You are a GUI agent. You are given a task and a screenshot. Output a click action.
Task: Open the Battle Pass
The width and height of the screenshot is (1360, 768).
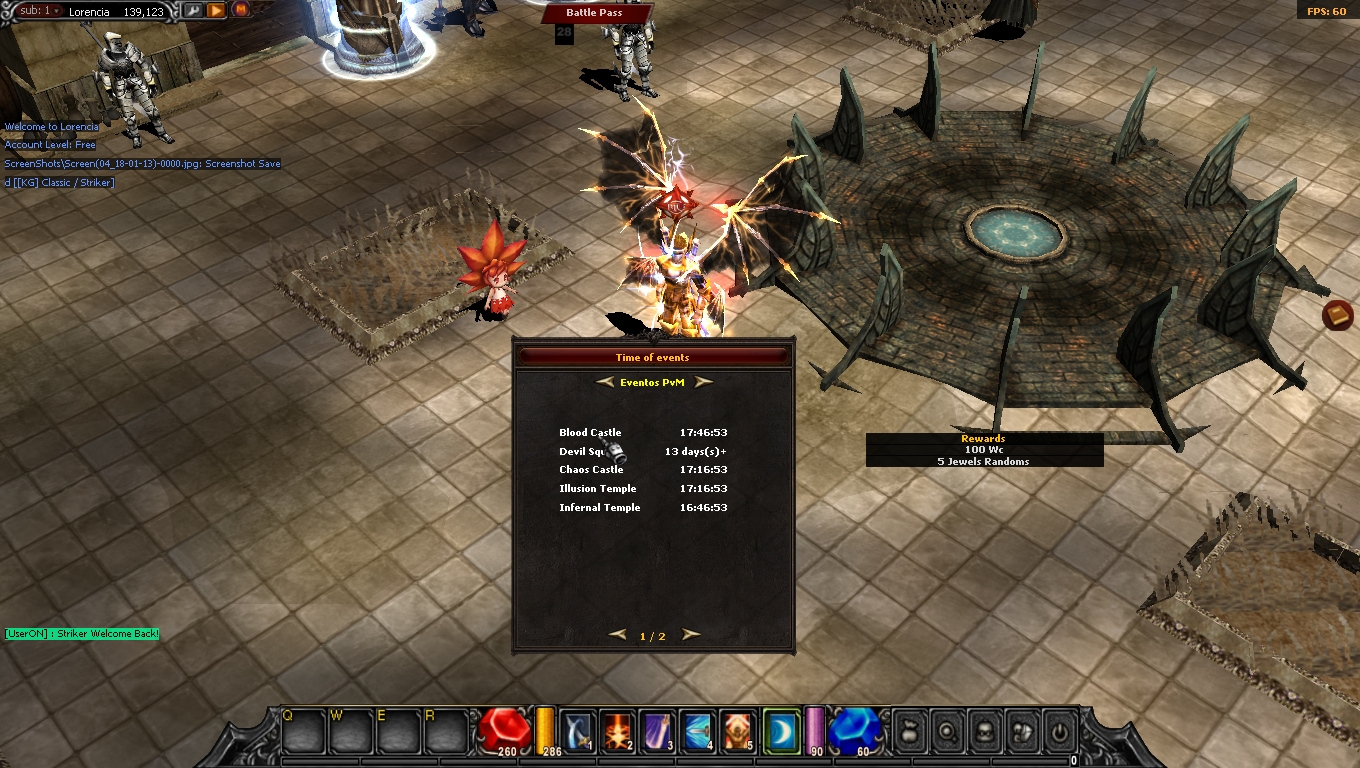[595, 13]
